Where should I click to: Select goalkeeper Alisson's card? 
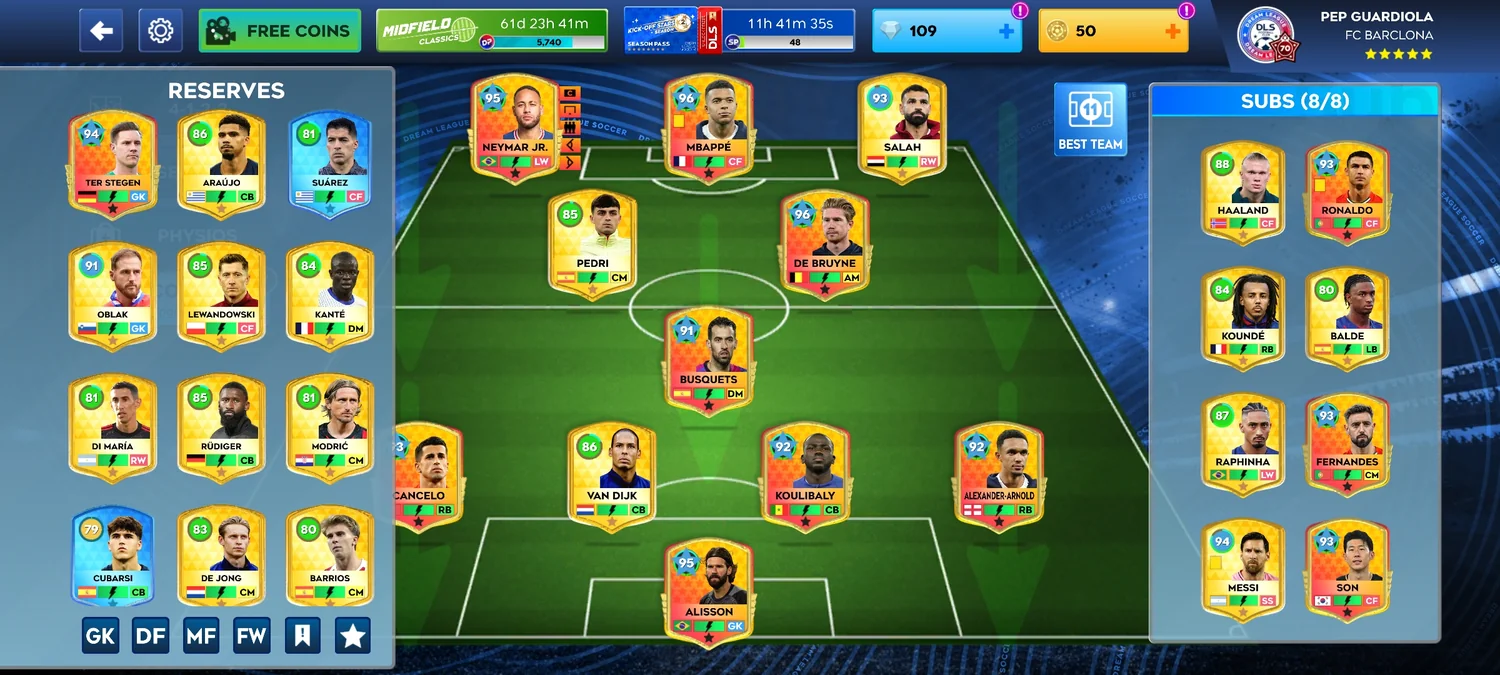(x=709, y=592)
